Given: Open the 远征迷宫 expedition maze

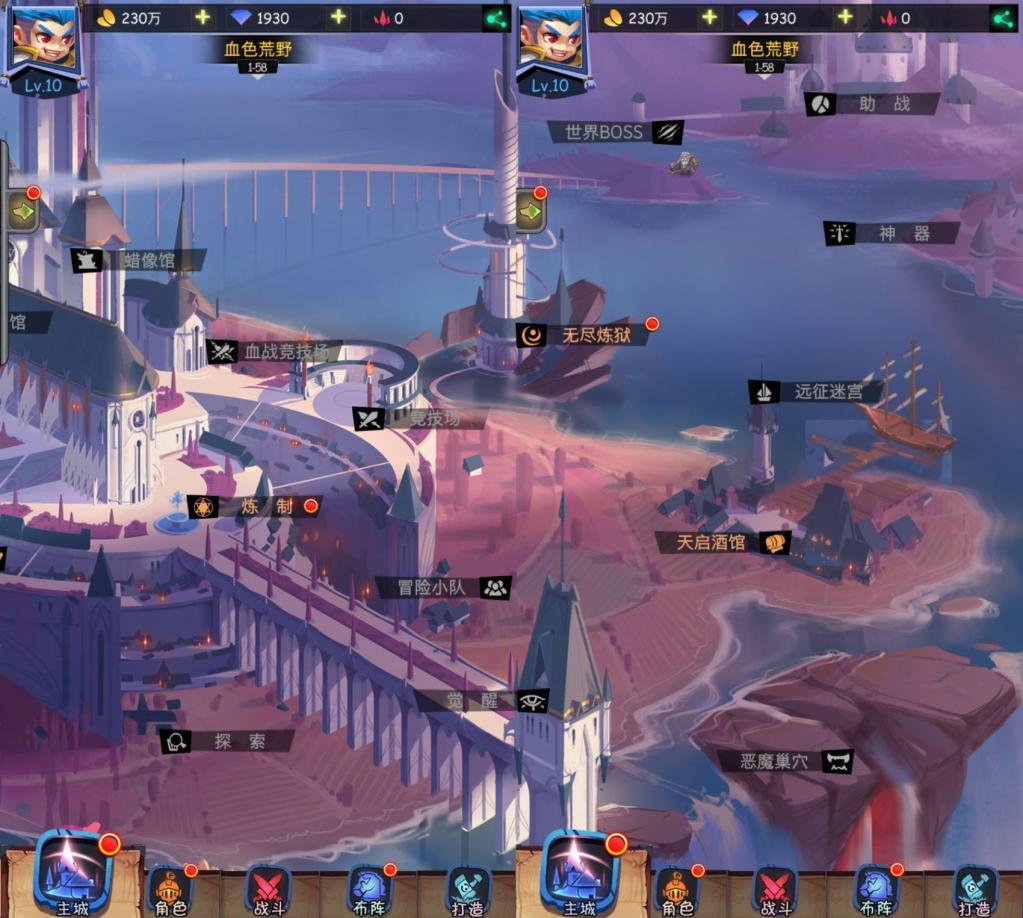Looking at the screenshot, I should [815, 392].
